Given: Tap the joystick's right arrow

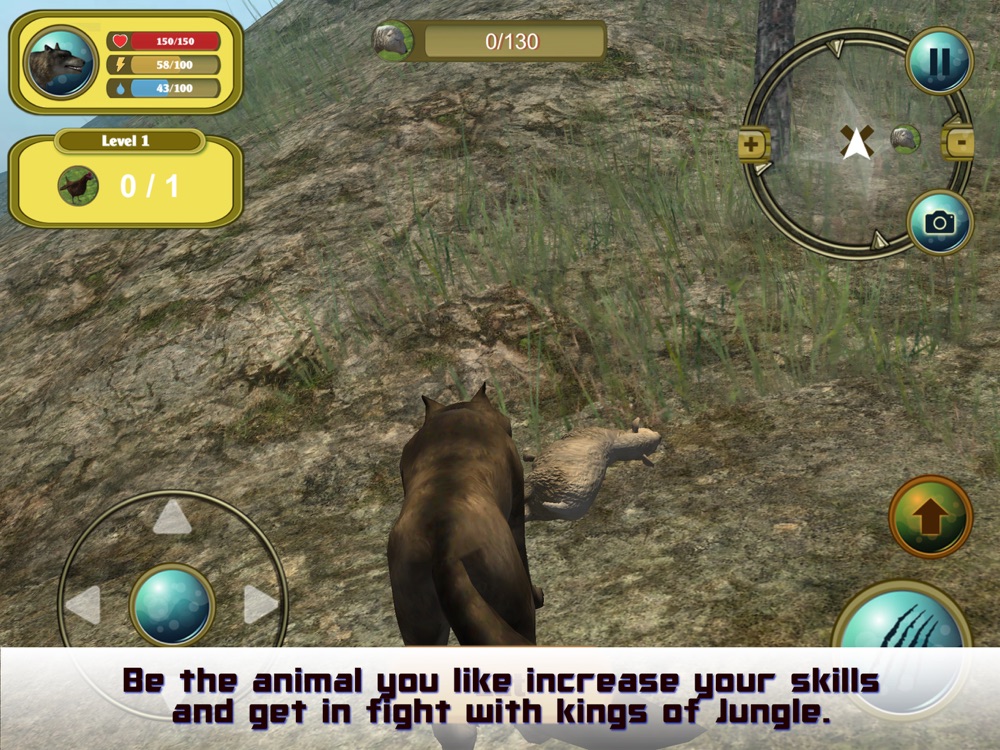Looking at the screenshot, I should 260,604.
